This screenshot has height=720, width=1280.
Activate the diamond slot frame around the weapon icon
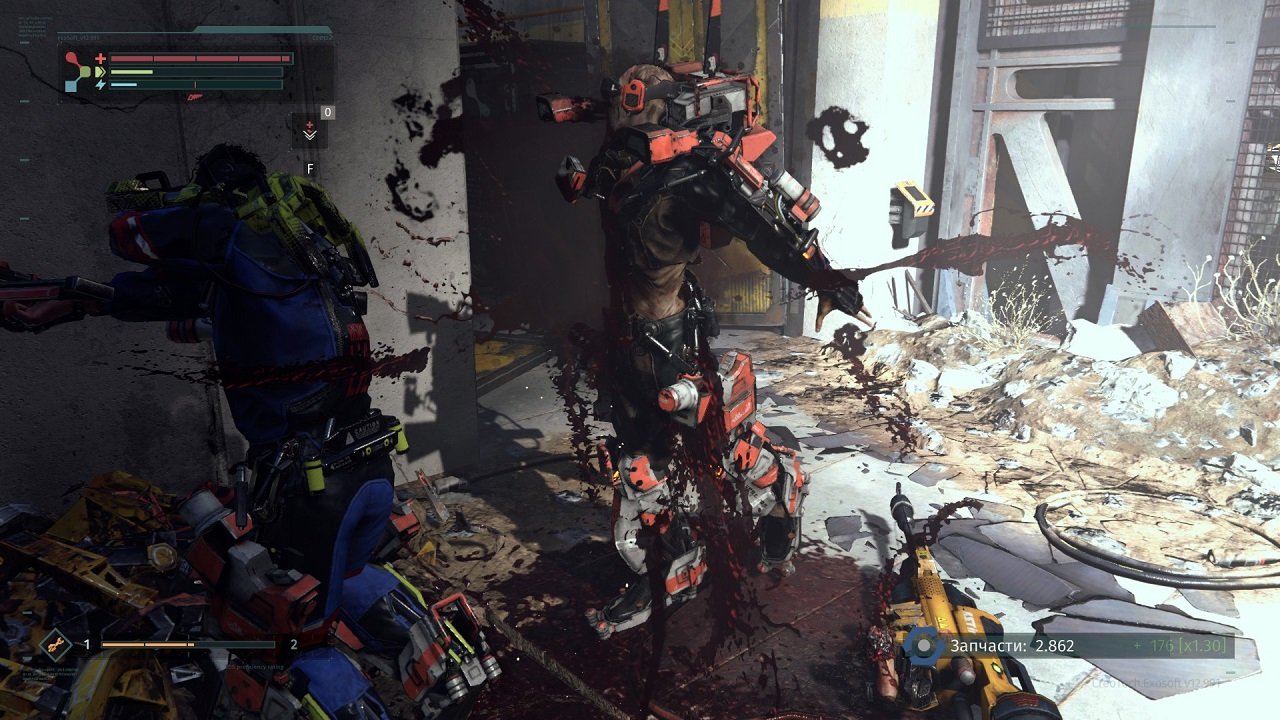pos(54,644)
